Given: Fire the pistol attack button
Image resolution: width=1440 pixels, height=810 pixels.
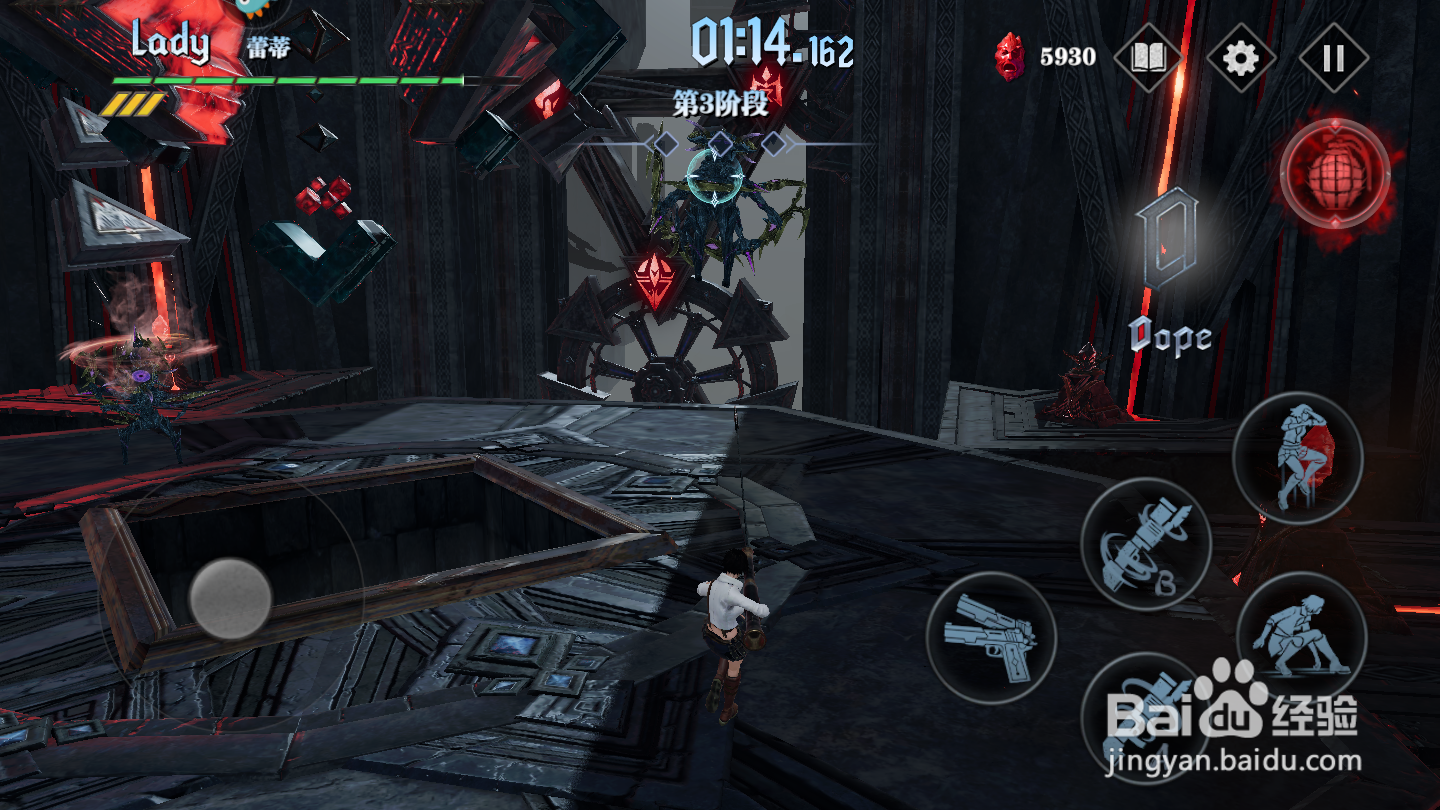Looking at the screenshot, I should click(x=991, y=636).
